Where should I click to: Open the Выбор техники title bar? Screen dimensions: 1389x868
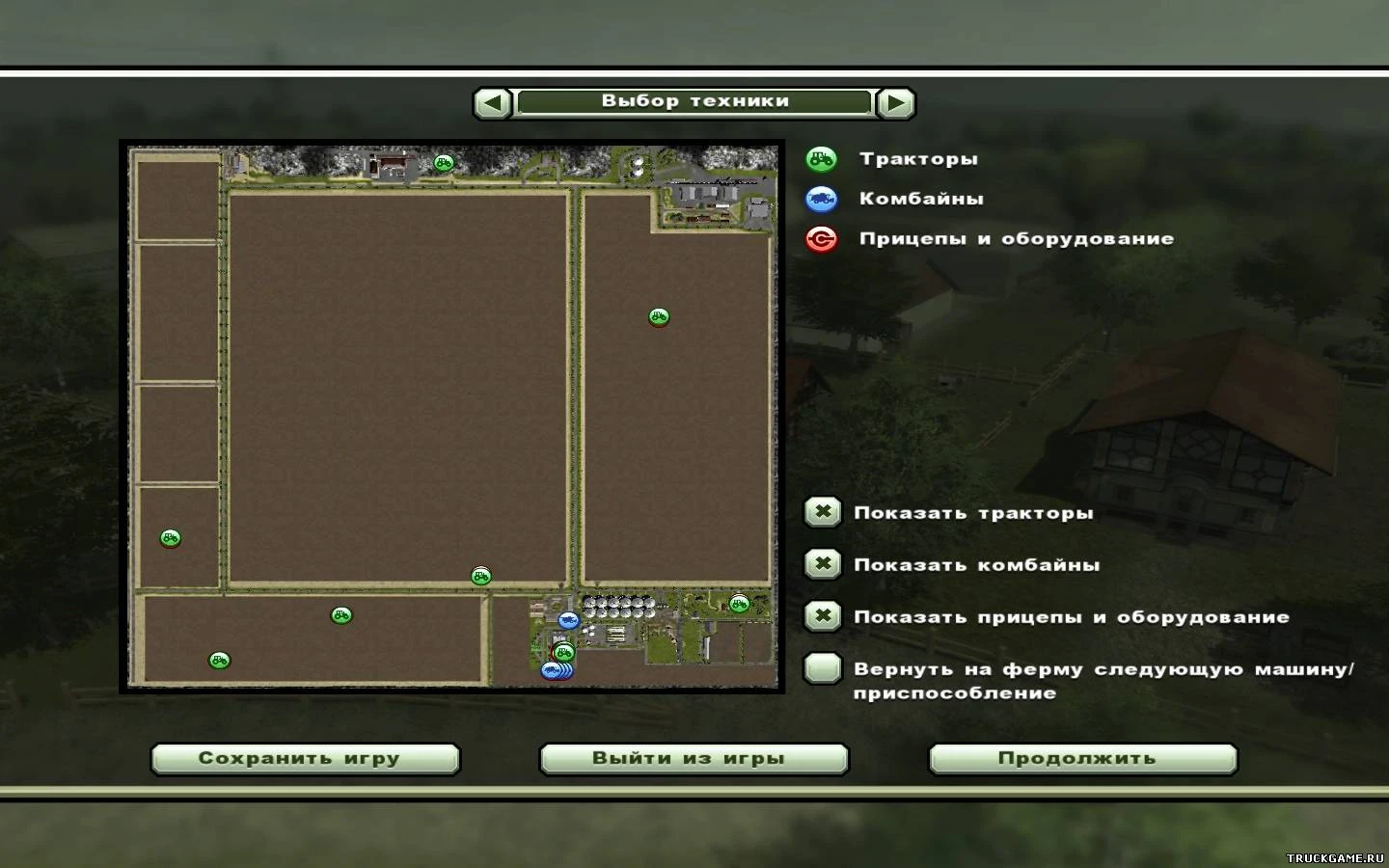[694, 100]
